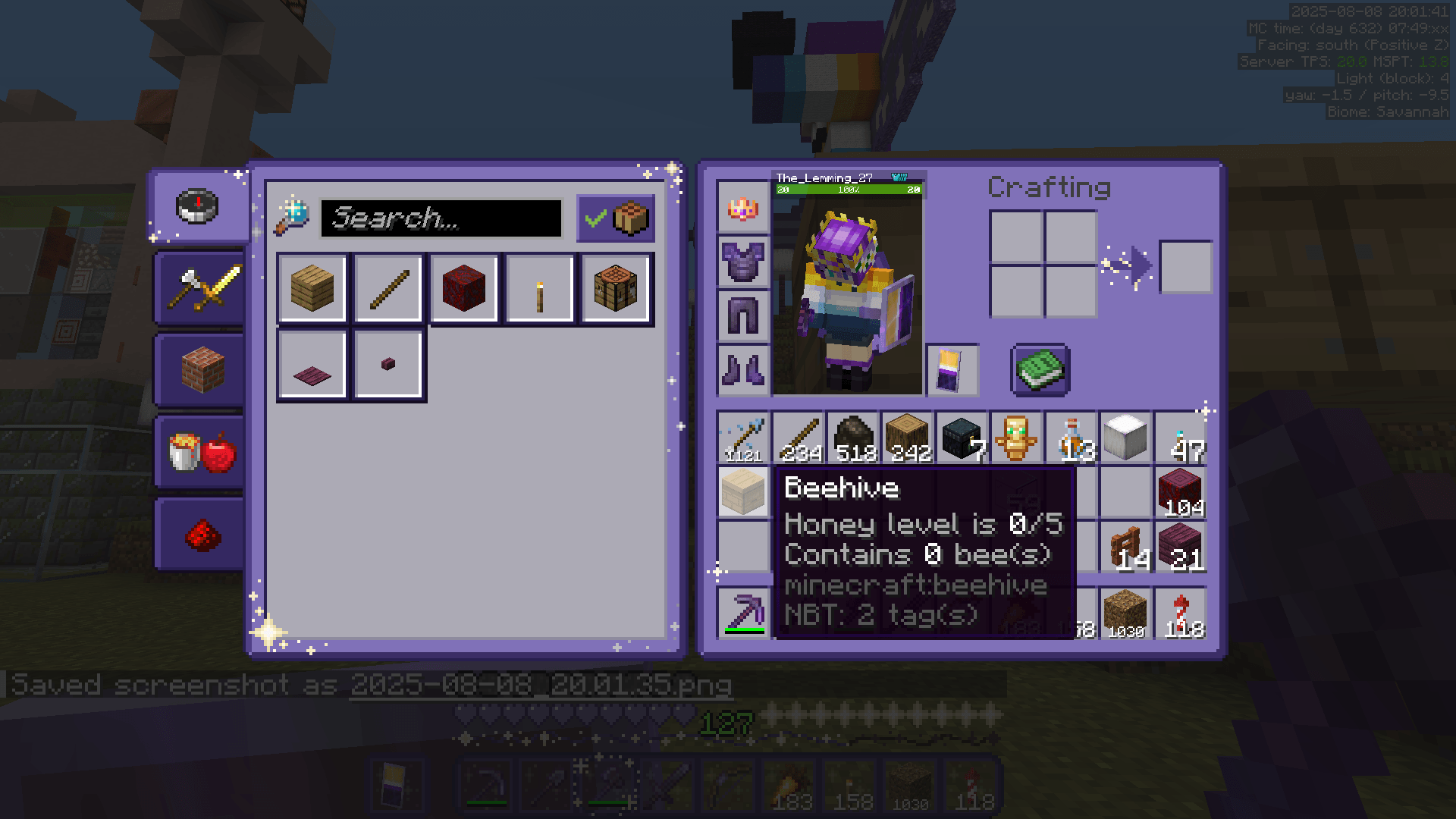Select the torch recipe result
Screen dimensions: 1456x819
point(539,288)
